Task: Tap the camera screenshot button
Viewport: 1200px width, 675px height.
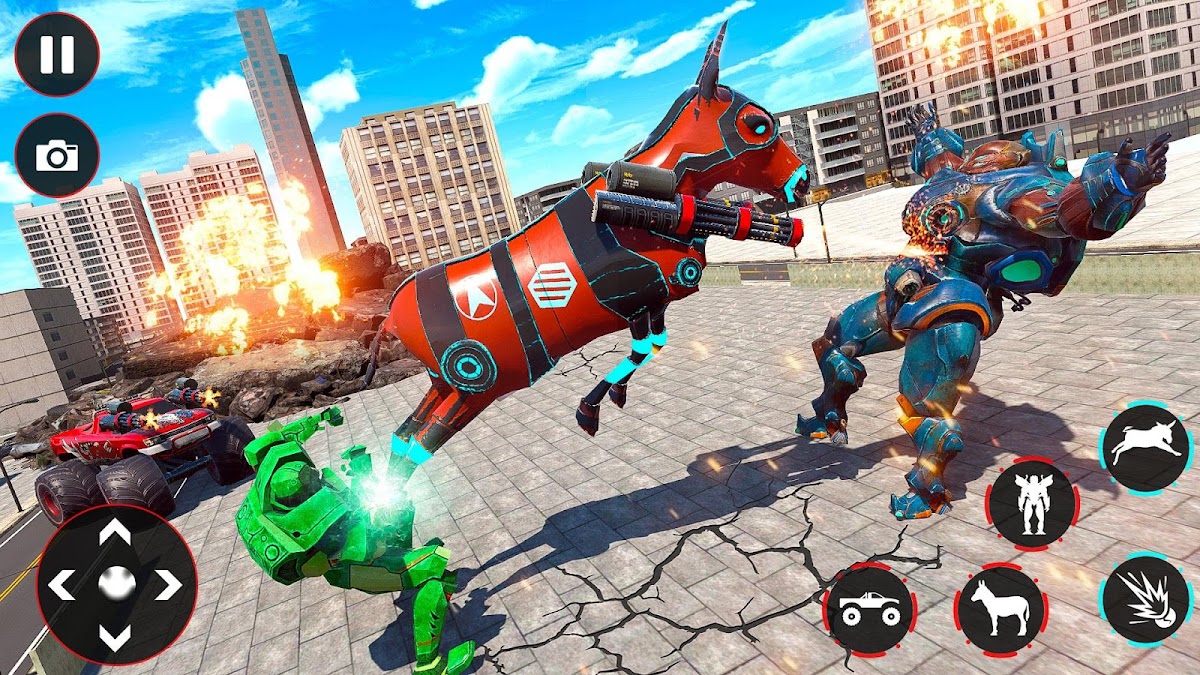Action: (57, 155)
